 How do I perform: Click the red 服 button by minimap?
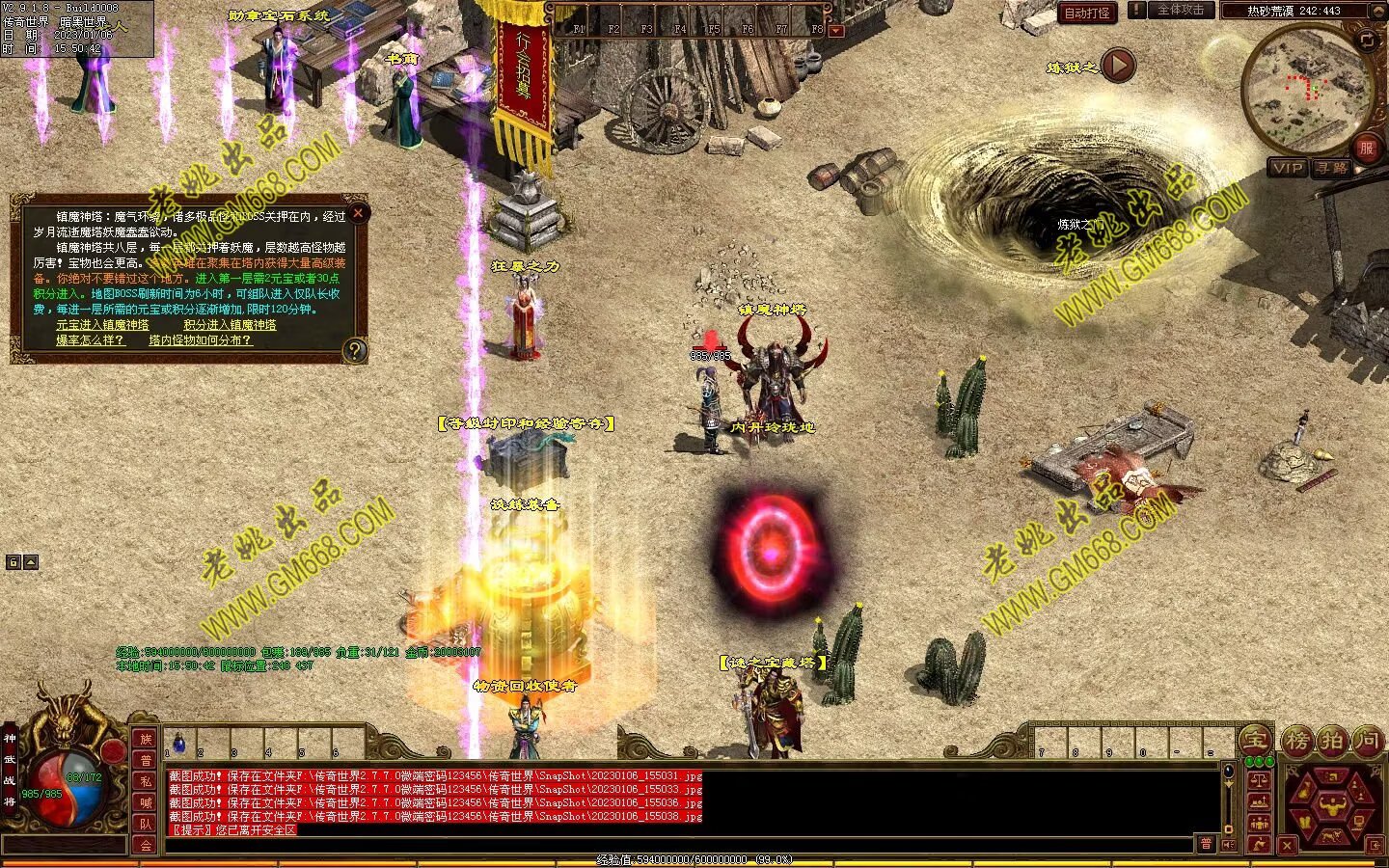(x=1366, y=148)
